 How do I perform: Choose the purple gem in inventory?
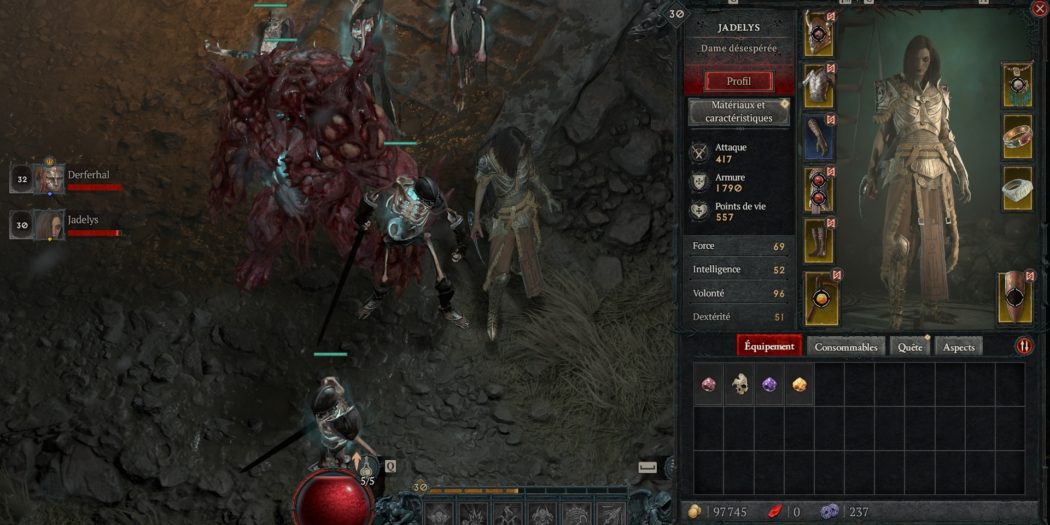point(769,384)
